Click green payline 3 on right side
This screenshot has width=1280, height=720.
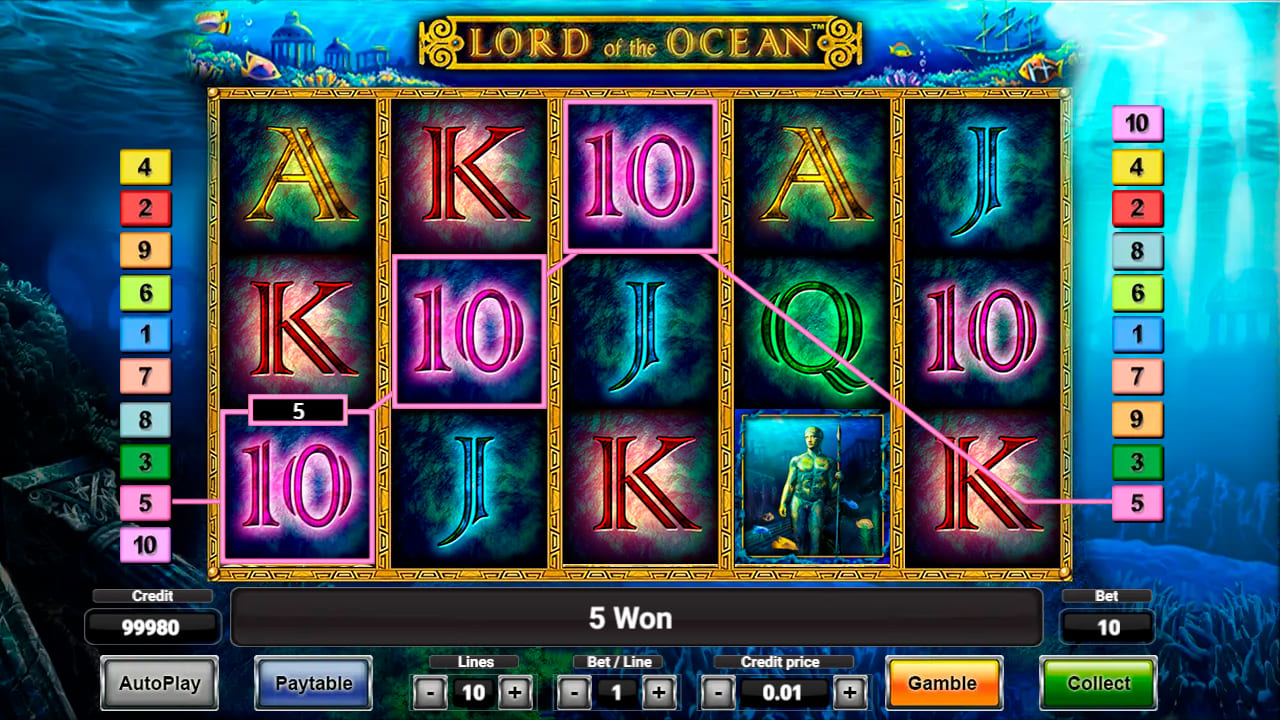(1138, 461)
